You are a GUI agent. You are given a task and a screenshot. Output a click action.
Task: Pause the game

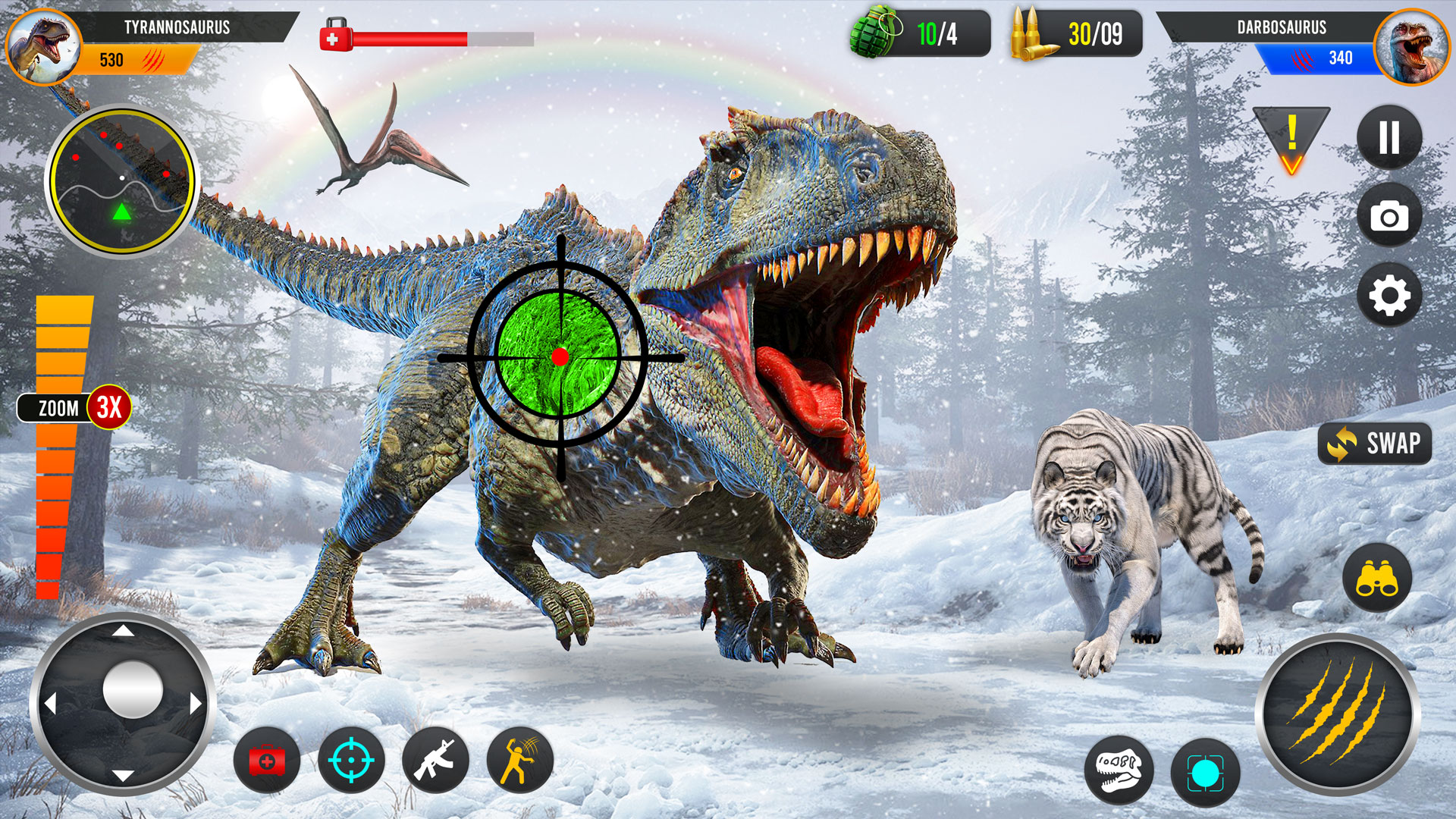(x=1388, y=139)
